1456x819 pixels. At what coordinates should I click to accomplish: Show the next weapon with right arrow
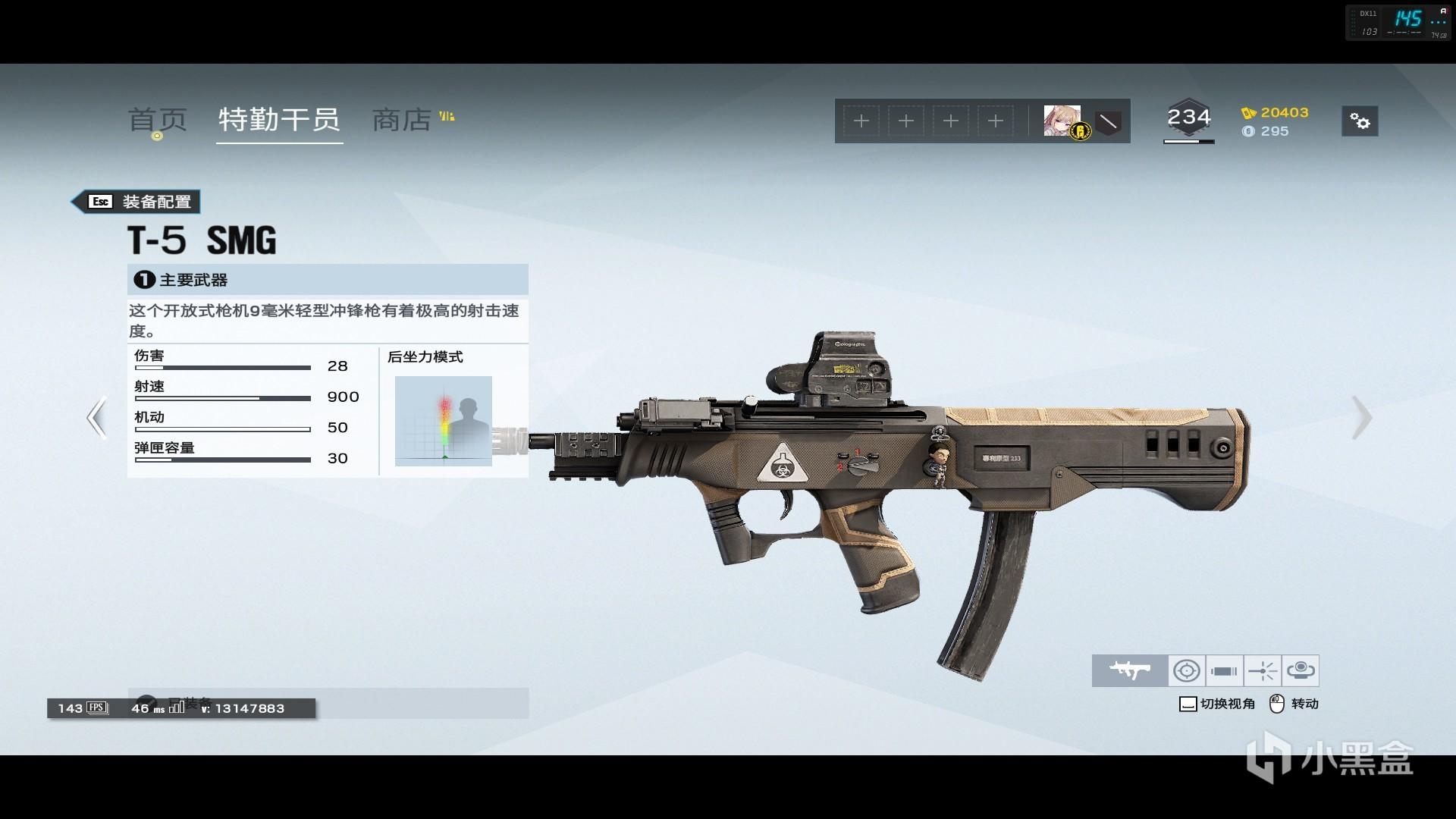(x=1361, y=418)
